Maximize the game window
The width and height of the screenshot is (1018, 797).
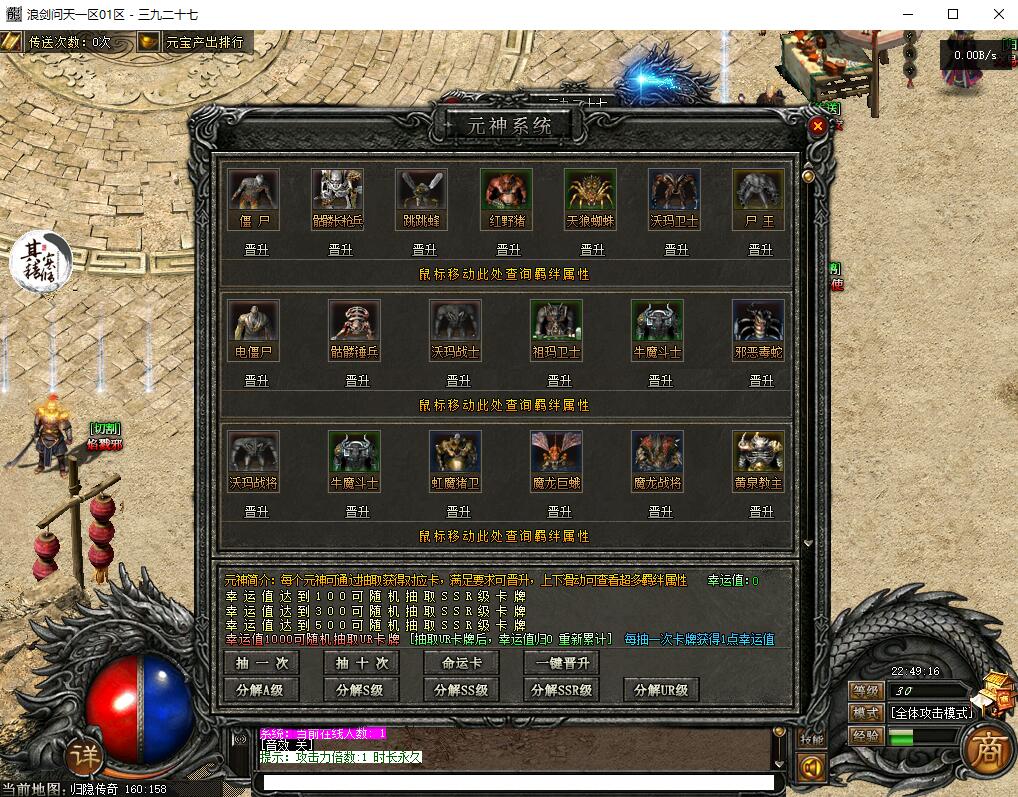(953, 14)
